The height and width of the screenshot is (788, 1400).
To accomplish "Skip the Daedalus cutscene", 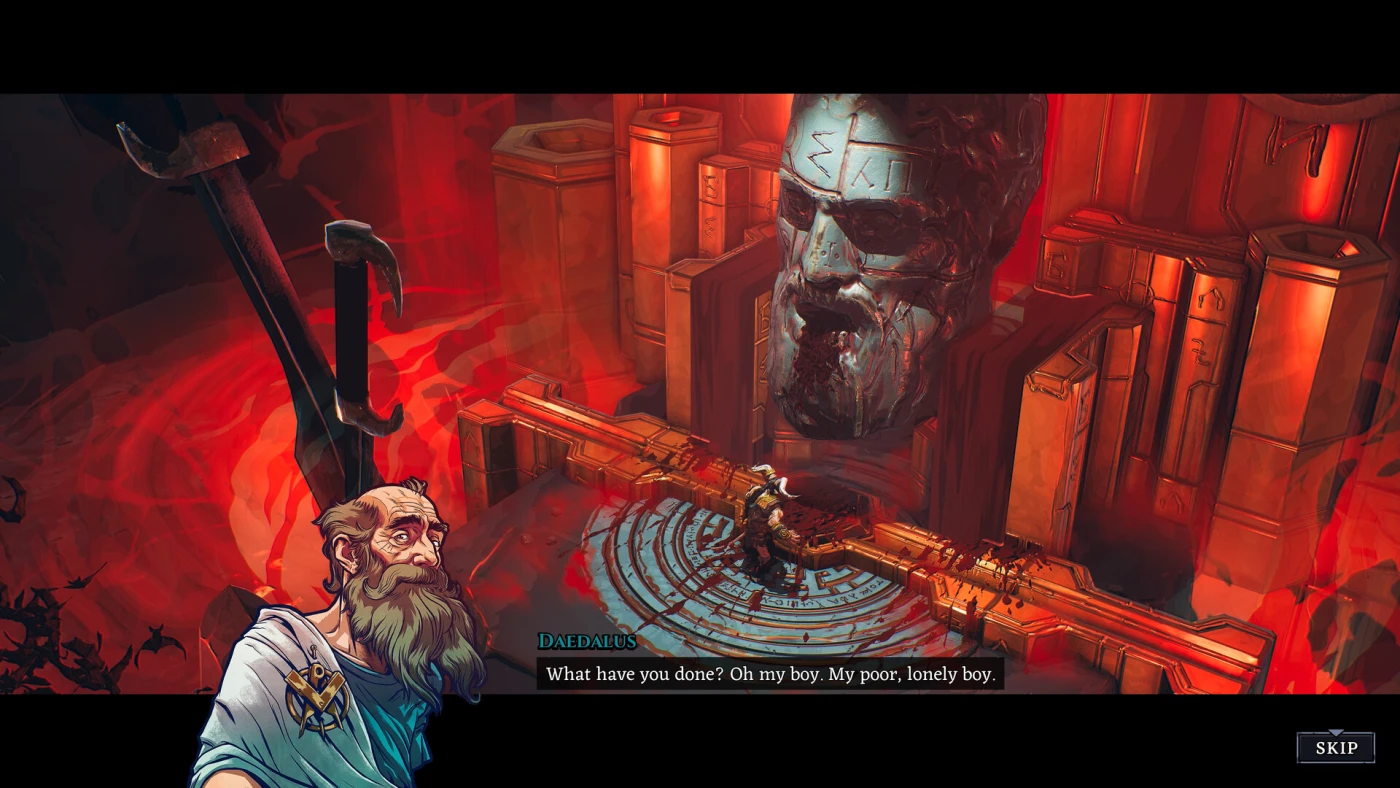I will click(1335, 748).
